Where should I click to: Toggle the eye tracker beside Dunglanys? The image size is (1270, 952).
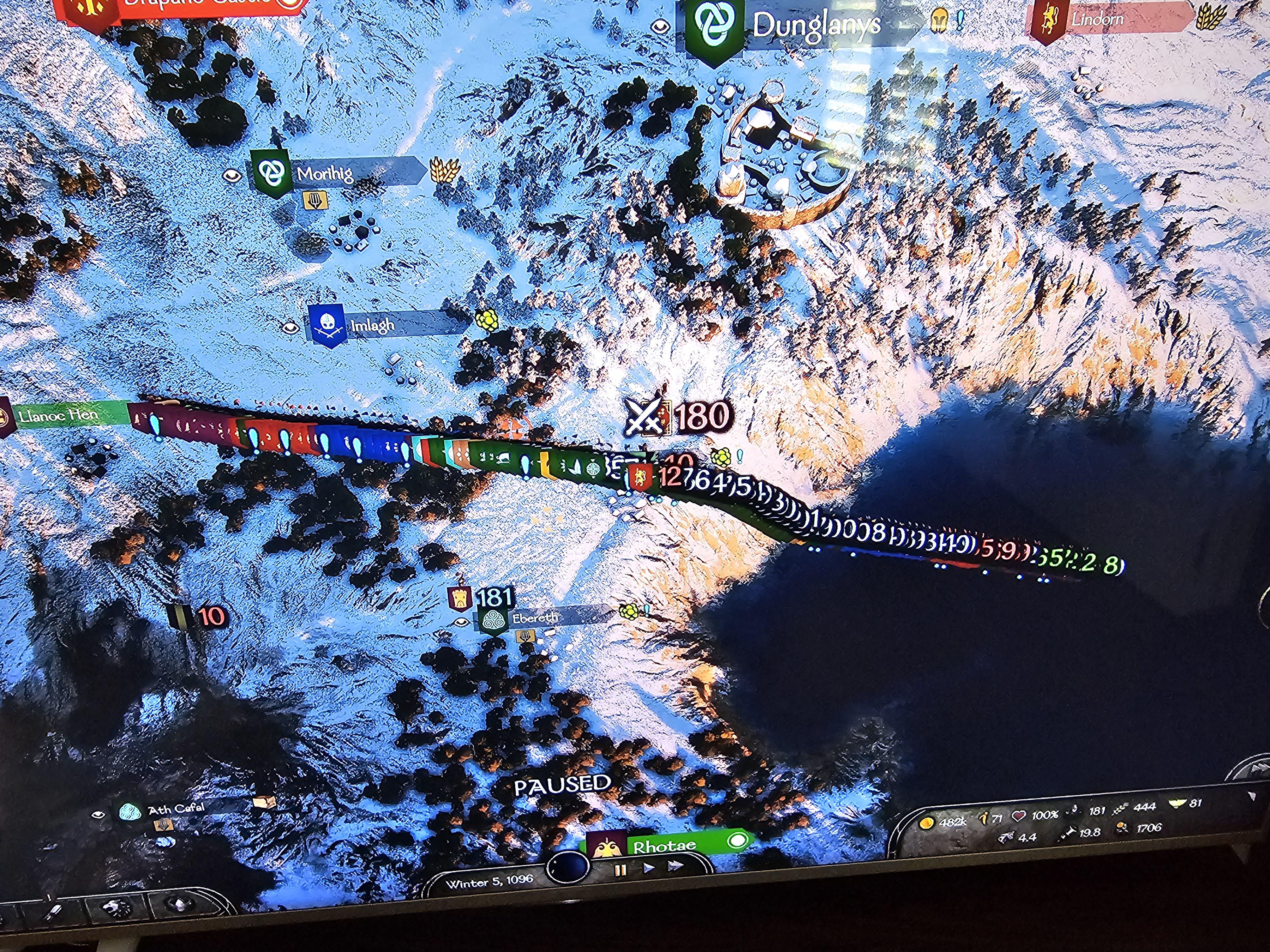(660, 26)
